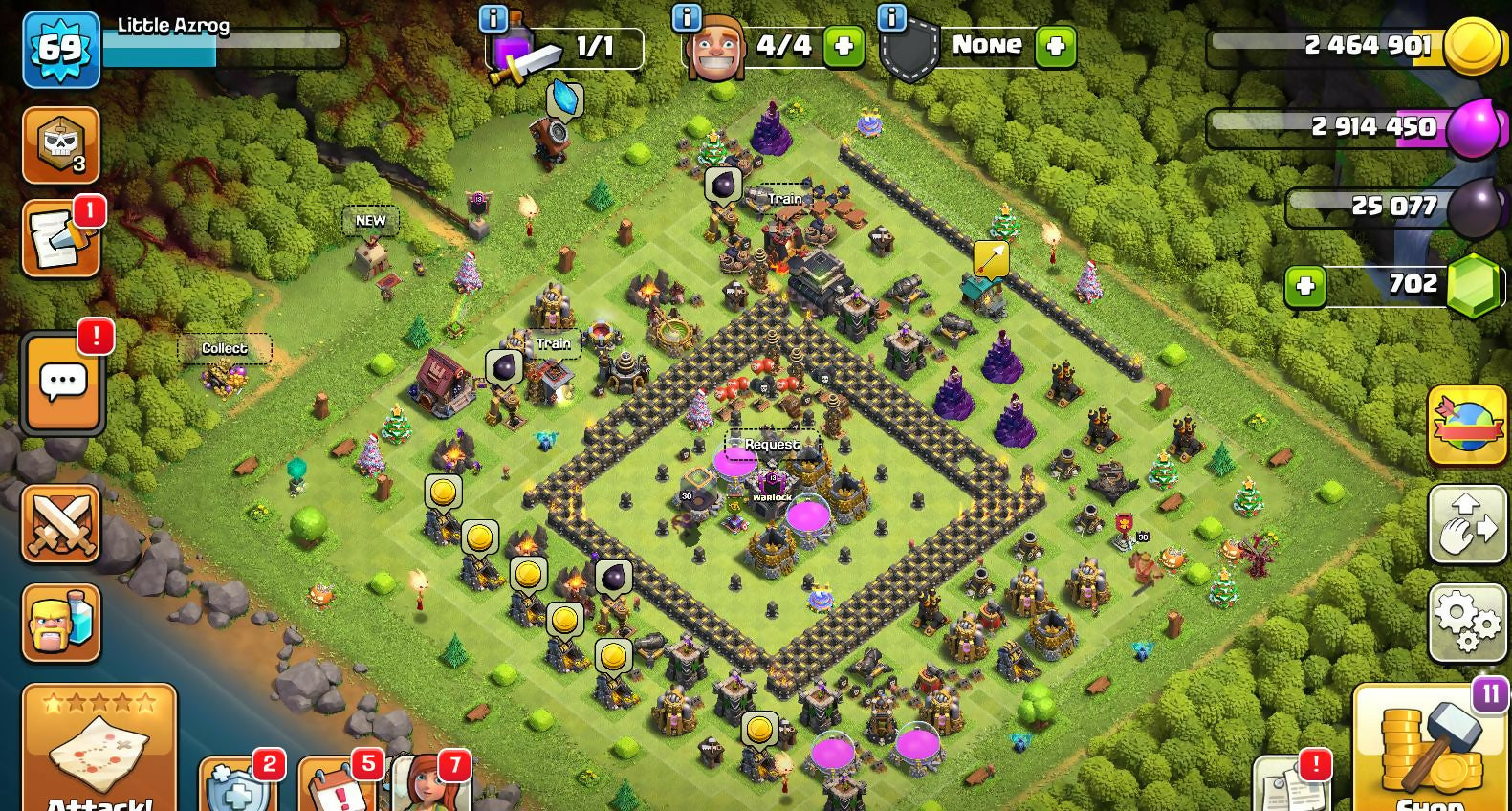Buy more gems with plus button
This screenshot has width=1512, height=811.
coord(1305,286)
